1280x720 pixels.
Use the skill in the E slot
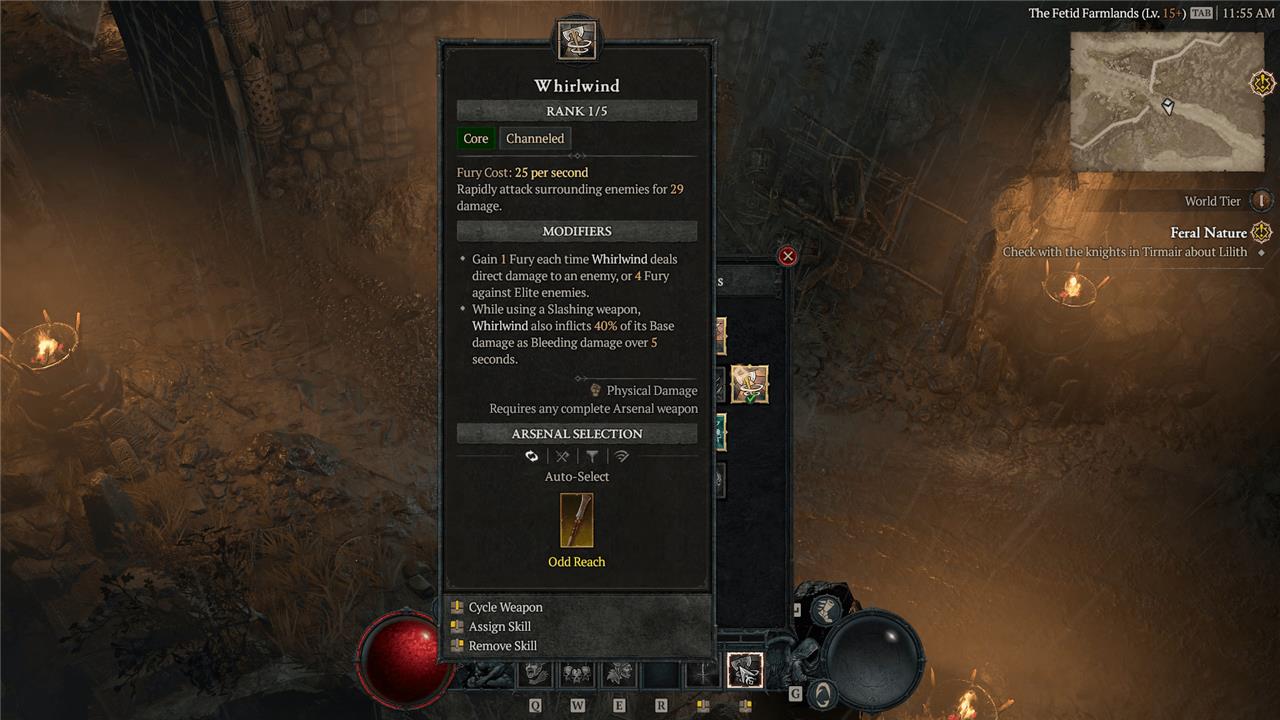click(x=619, y=676)
